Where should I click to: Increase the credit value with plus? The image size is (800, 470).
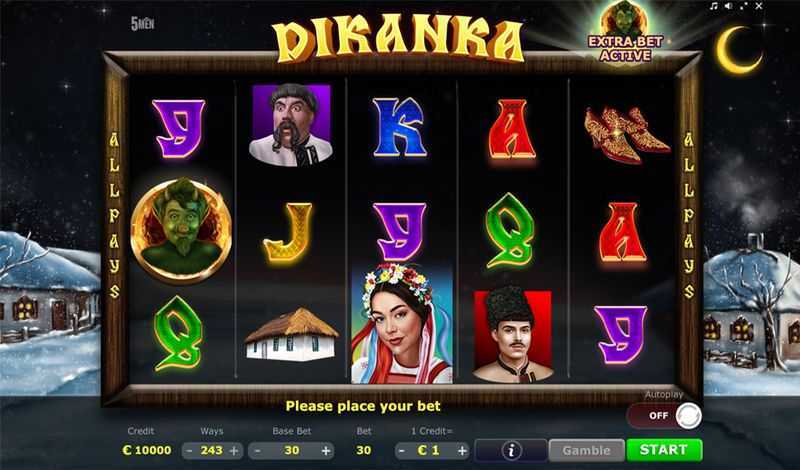[x=460, y=450]
